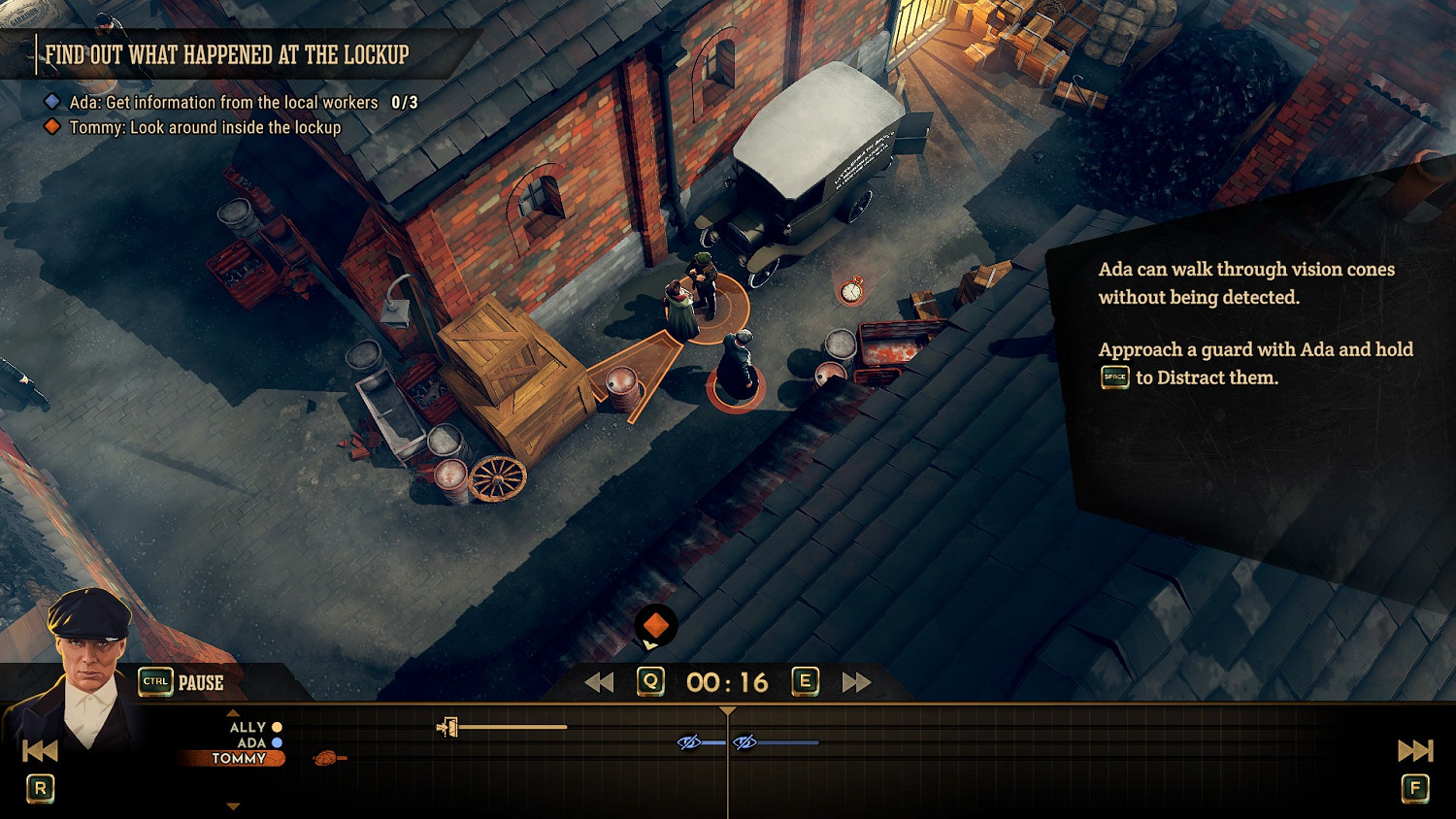The width and height of the screenshot is (1456, 819).
Task: Click Tommy's orange cap marker on the timeline
Action: [x=328, y=758]
